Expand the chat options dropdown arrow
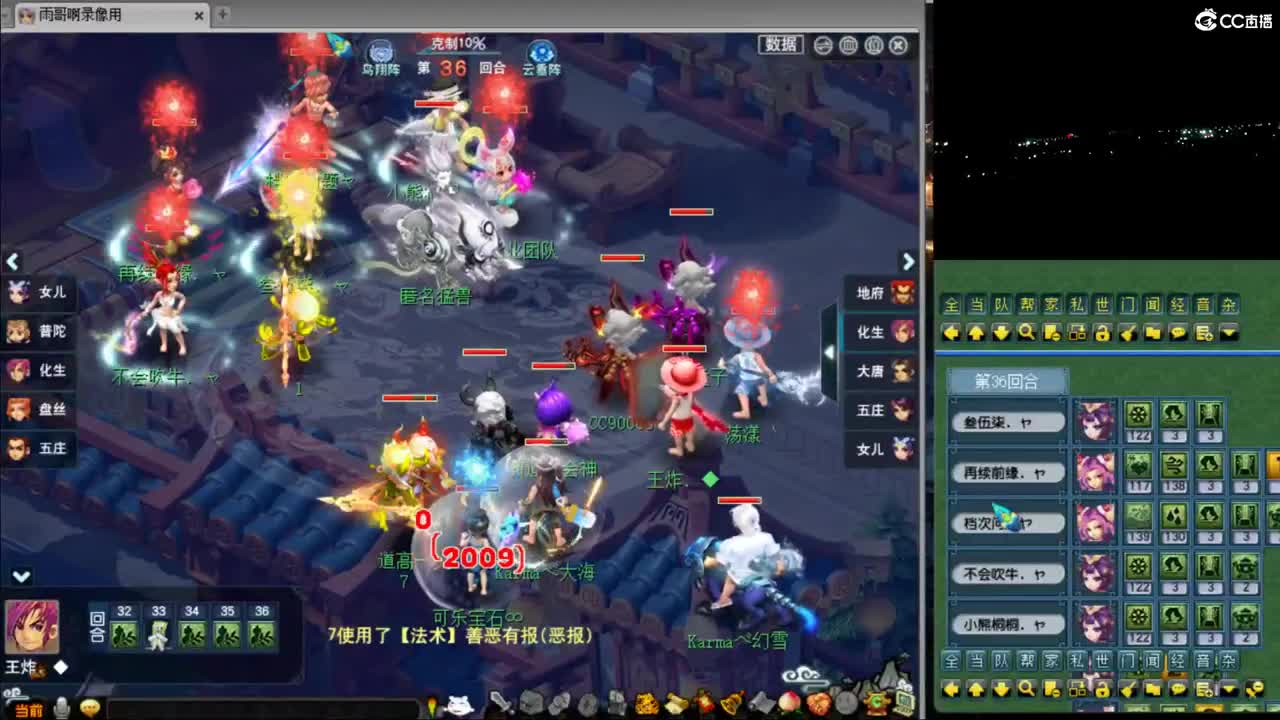The width and height of the screenshot is (1280, 720). (x=1230, y=333)
